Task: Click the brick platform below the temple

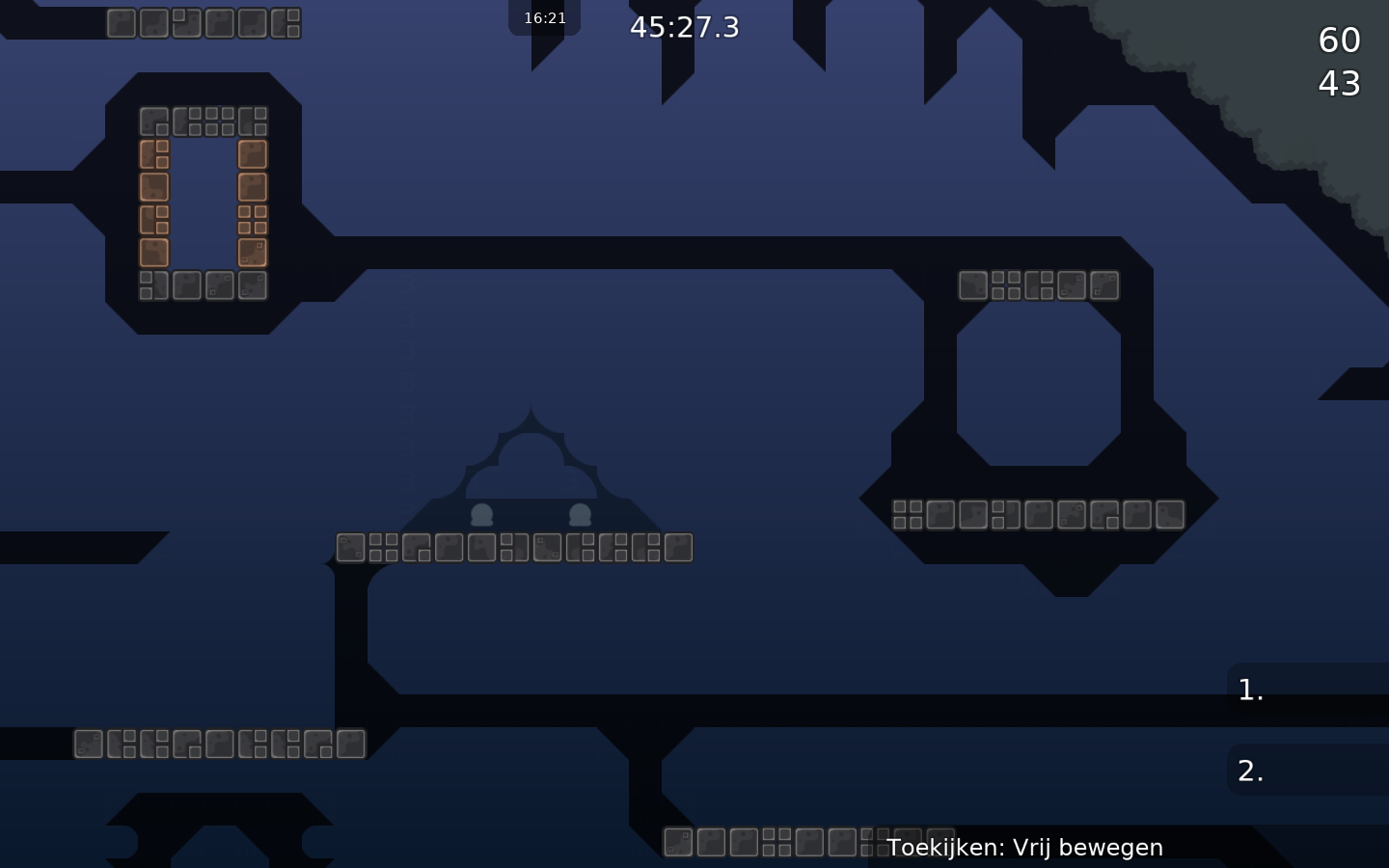Action: [513, 547]
